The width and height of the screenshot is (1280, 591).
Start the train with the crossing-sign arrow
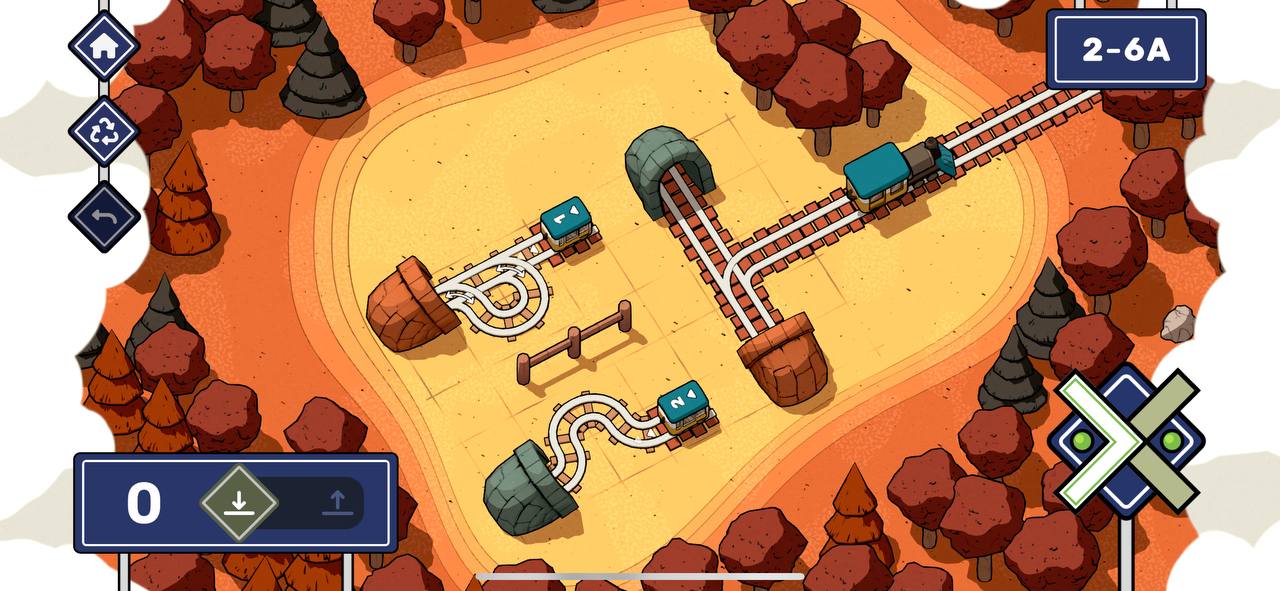point(1104,441)
